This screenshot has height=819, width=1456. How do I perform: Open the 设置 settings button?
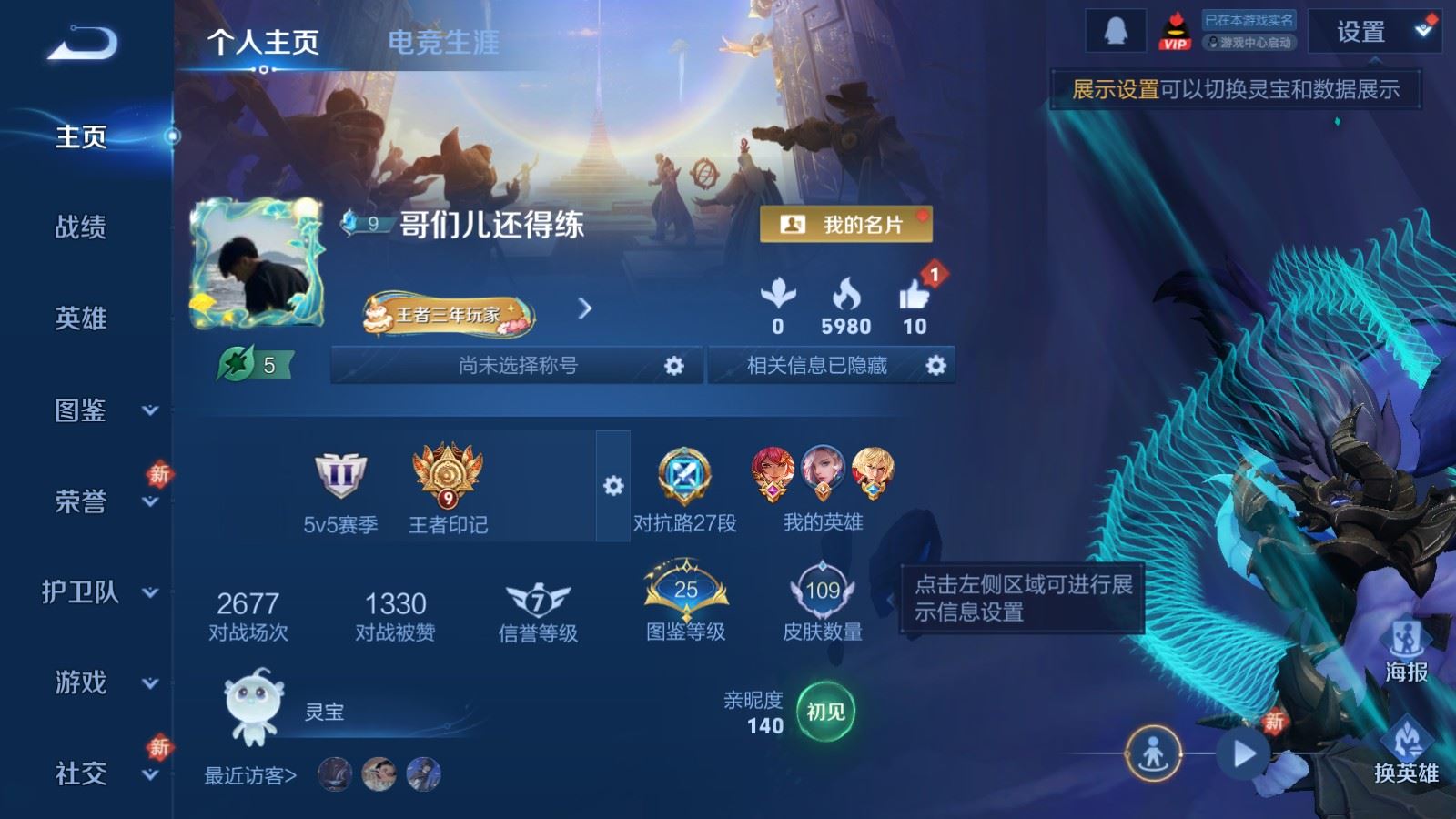(1360, 33)
